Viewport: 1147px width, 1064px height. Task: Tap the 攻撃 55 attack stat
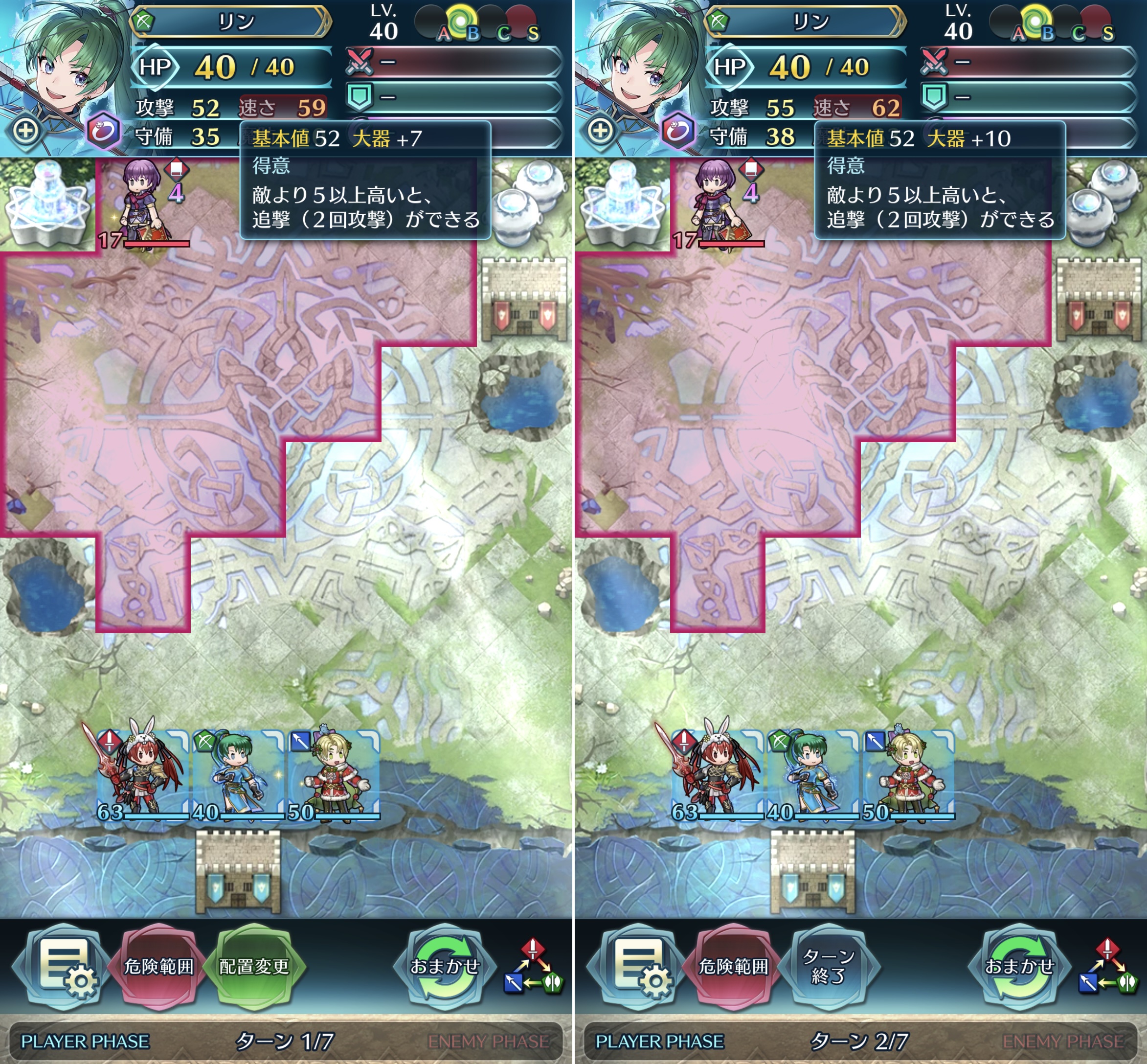[x=751, y=108]
